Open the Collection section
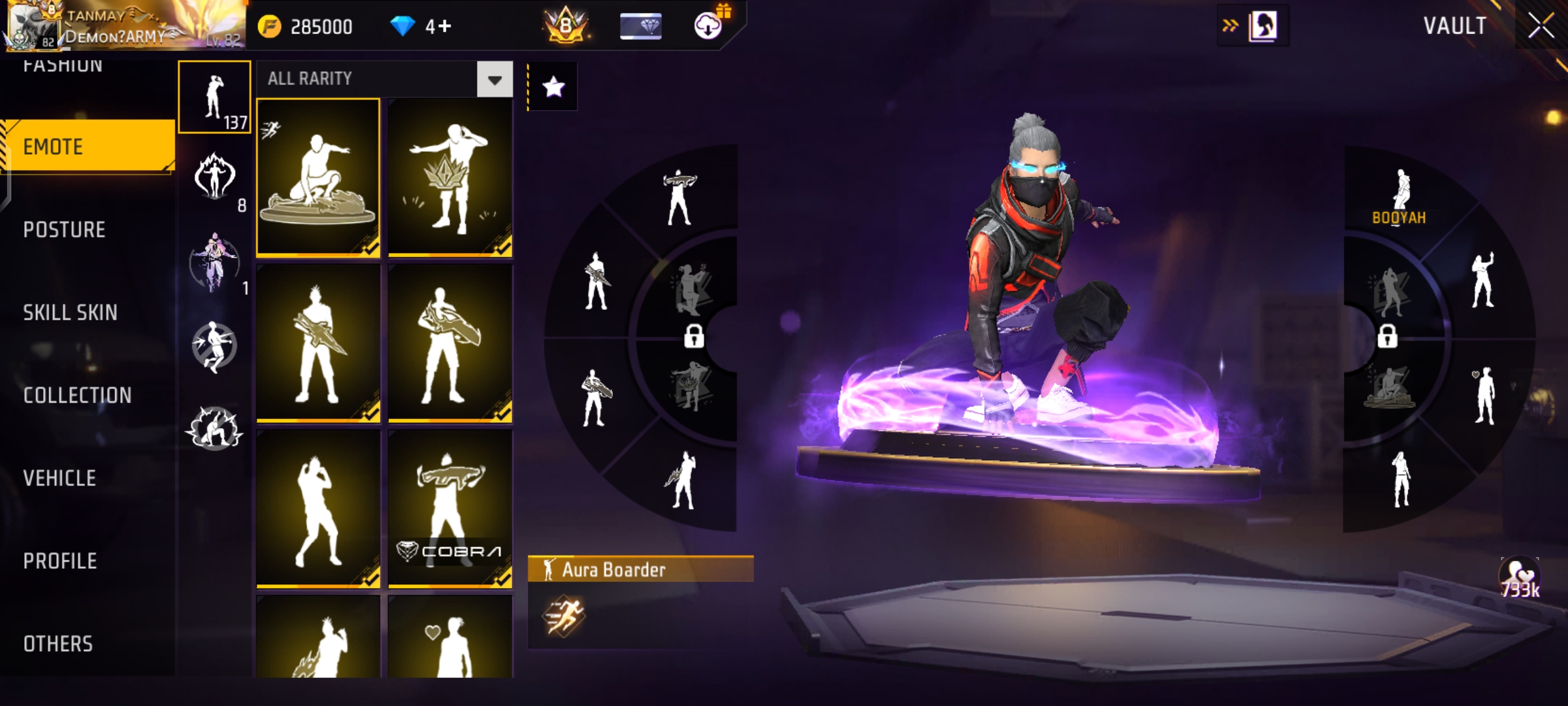Screen dimensions: 1568x706 click(77, 395)
